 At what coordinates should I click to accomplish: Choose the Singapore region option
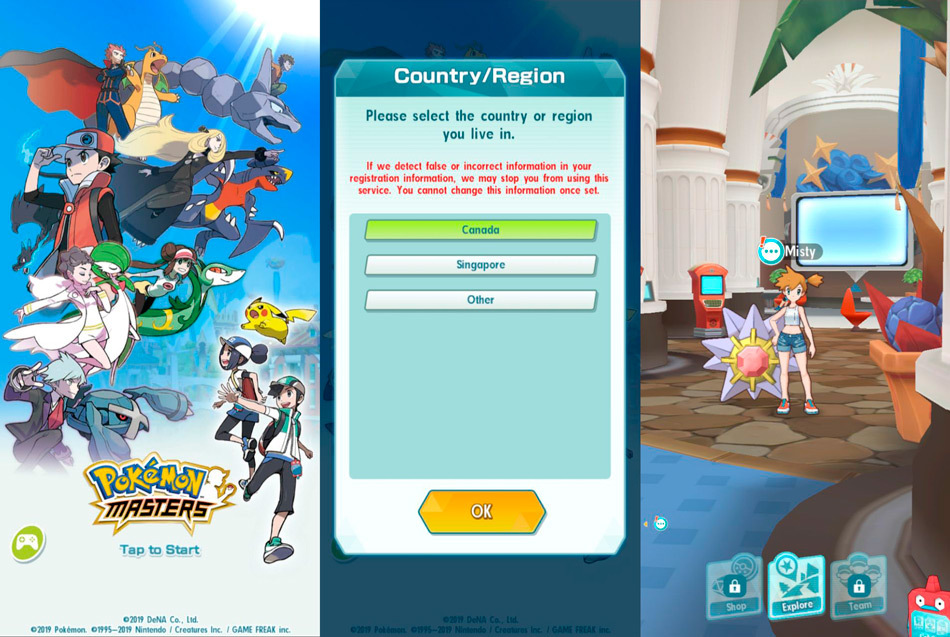(480, 265)
